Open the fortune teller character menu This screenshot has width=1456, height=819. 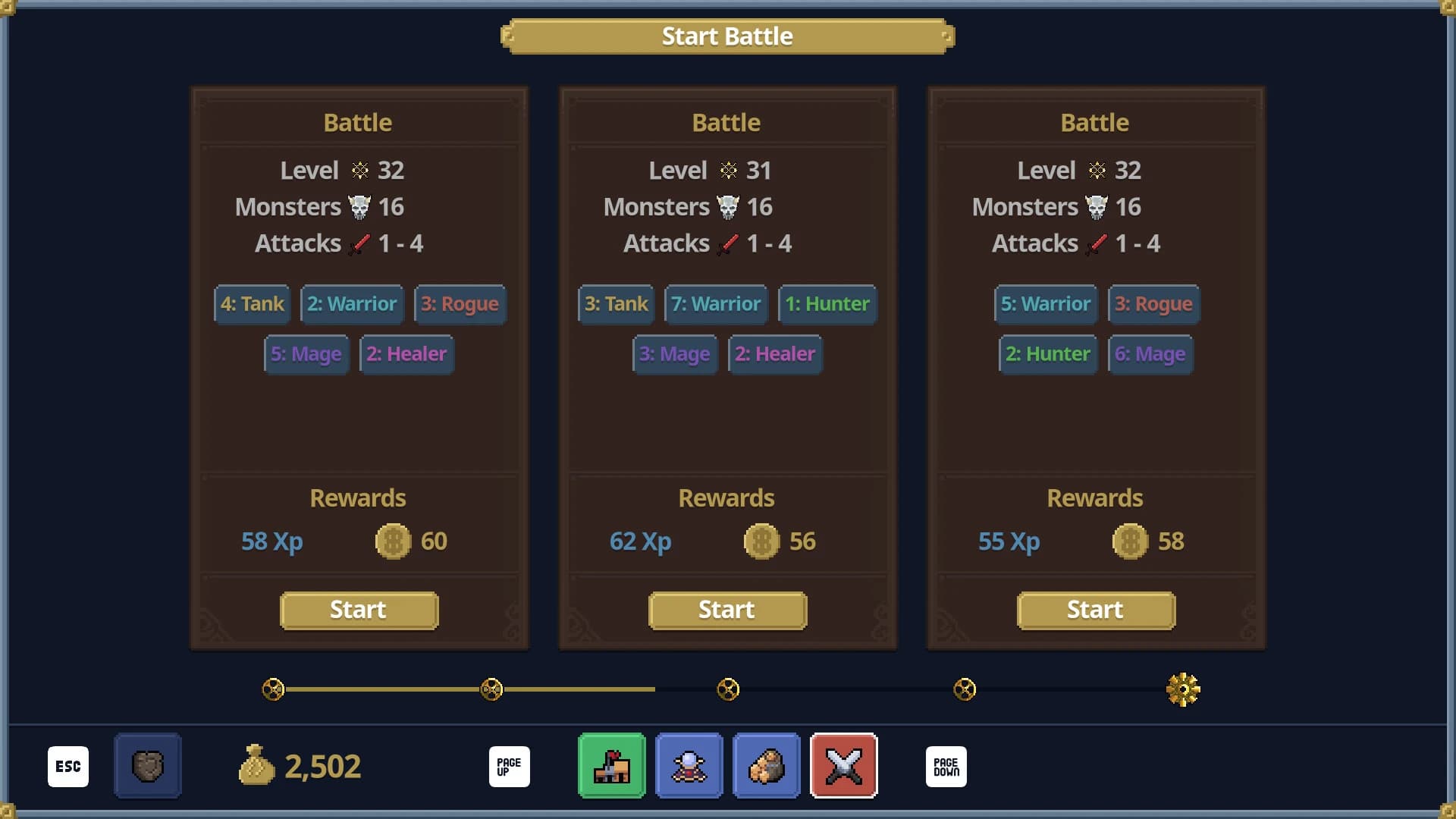click(x=689, y=766)
